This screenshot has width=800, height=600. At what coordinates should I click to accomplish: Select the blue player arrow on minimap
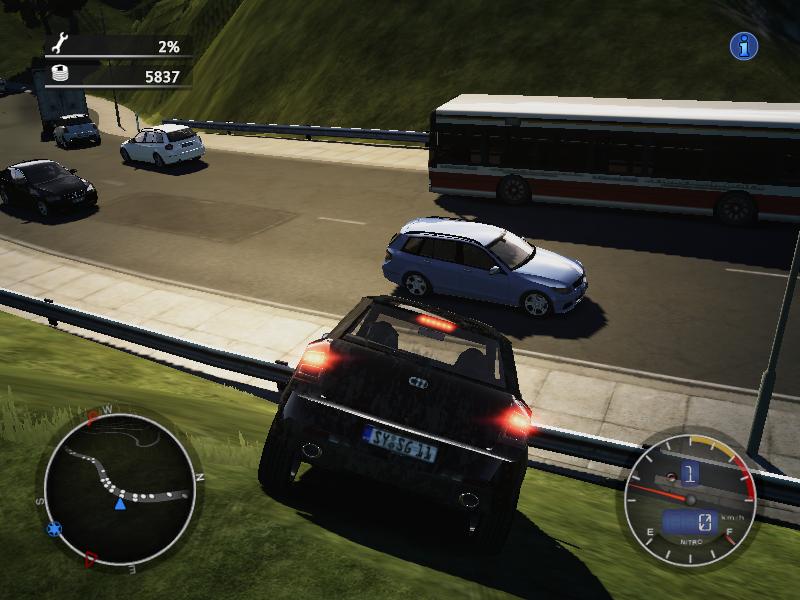(x=120, y=503)
